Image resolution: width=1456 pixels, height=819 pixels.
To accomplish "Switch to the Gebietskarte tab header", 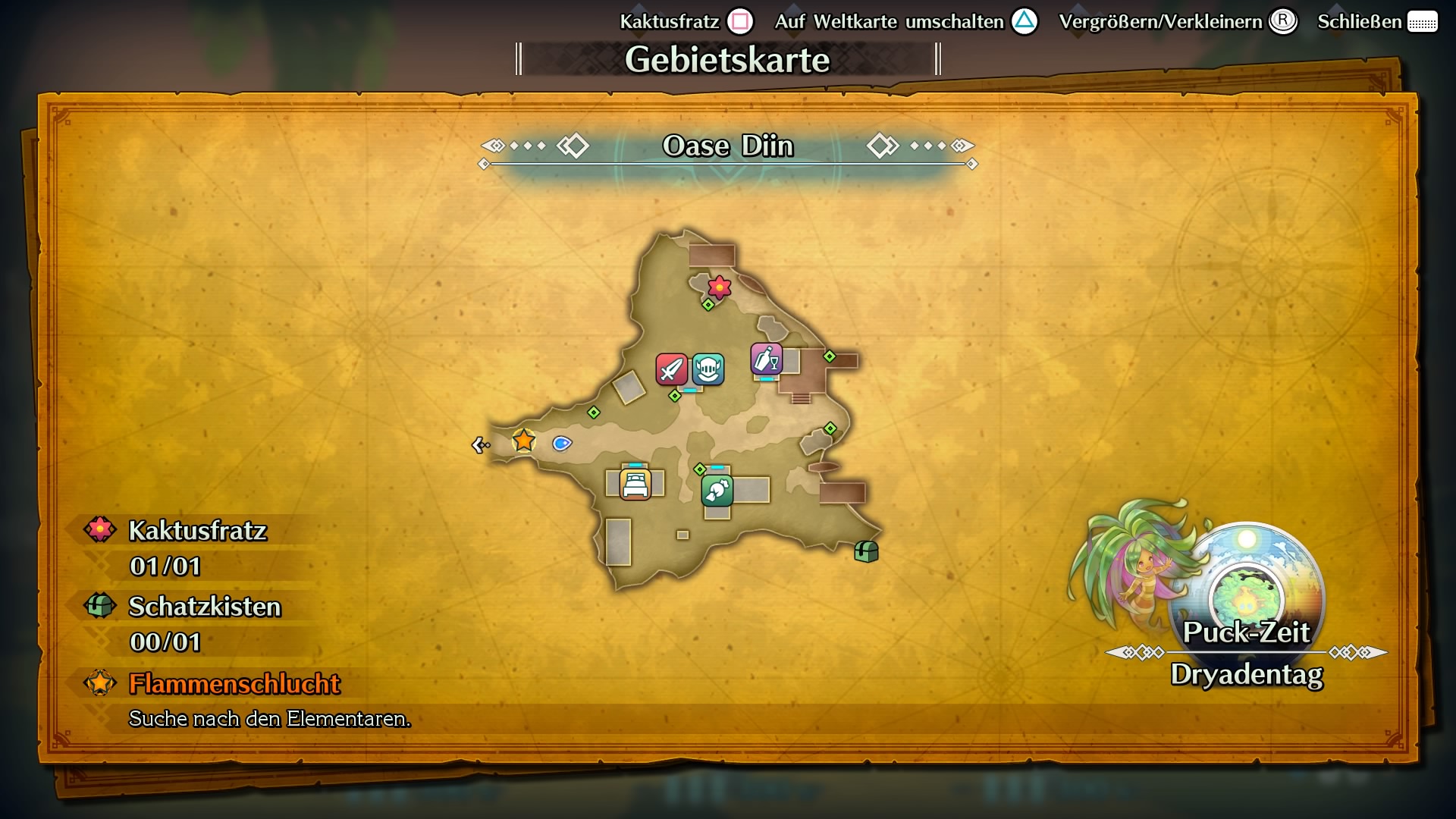I will click(727, 59).
